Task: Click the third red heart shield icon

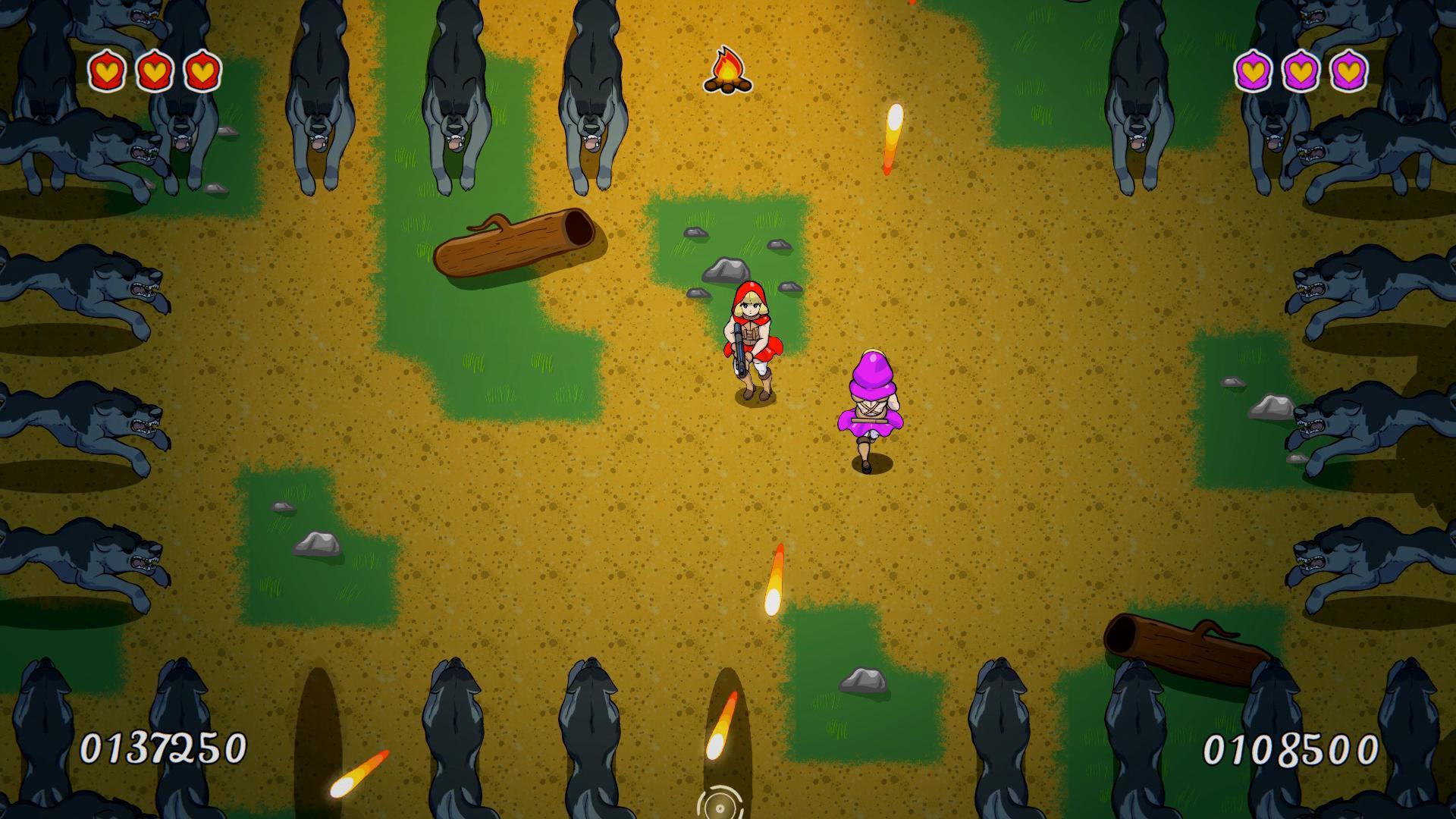Action: coord(200,72)
